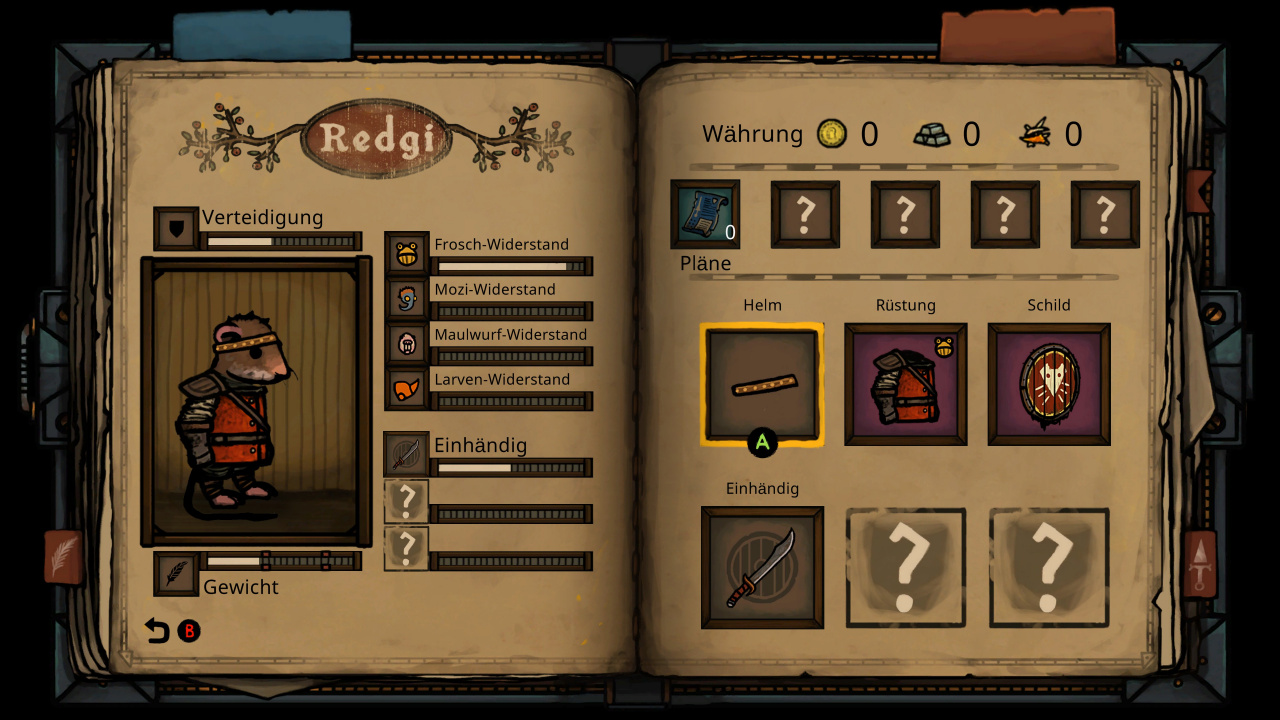
Task: Open the Einhändig sword weapon slot
Action: [x=762, y=567]
